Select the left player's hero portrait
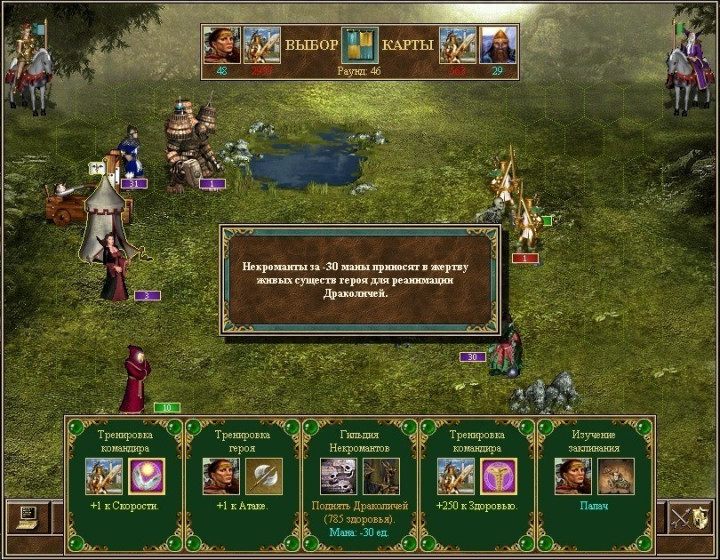The image size is (720, 560). pyautogui.click(x=222, y=45)
